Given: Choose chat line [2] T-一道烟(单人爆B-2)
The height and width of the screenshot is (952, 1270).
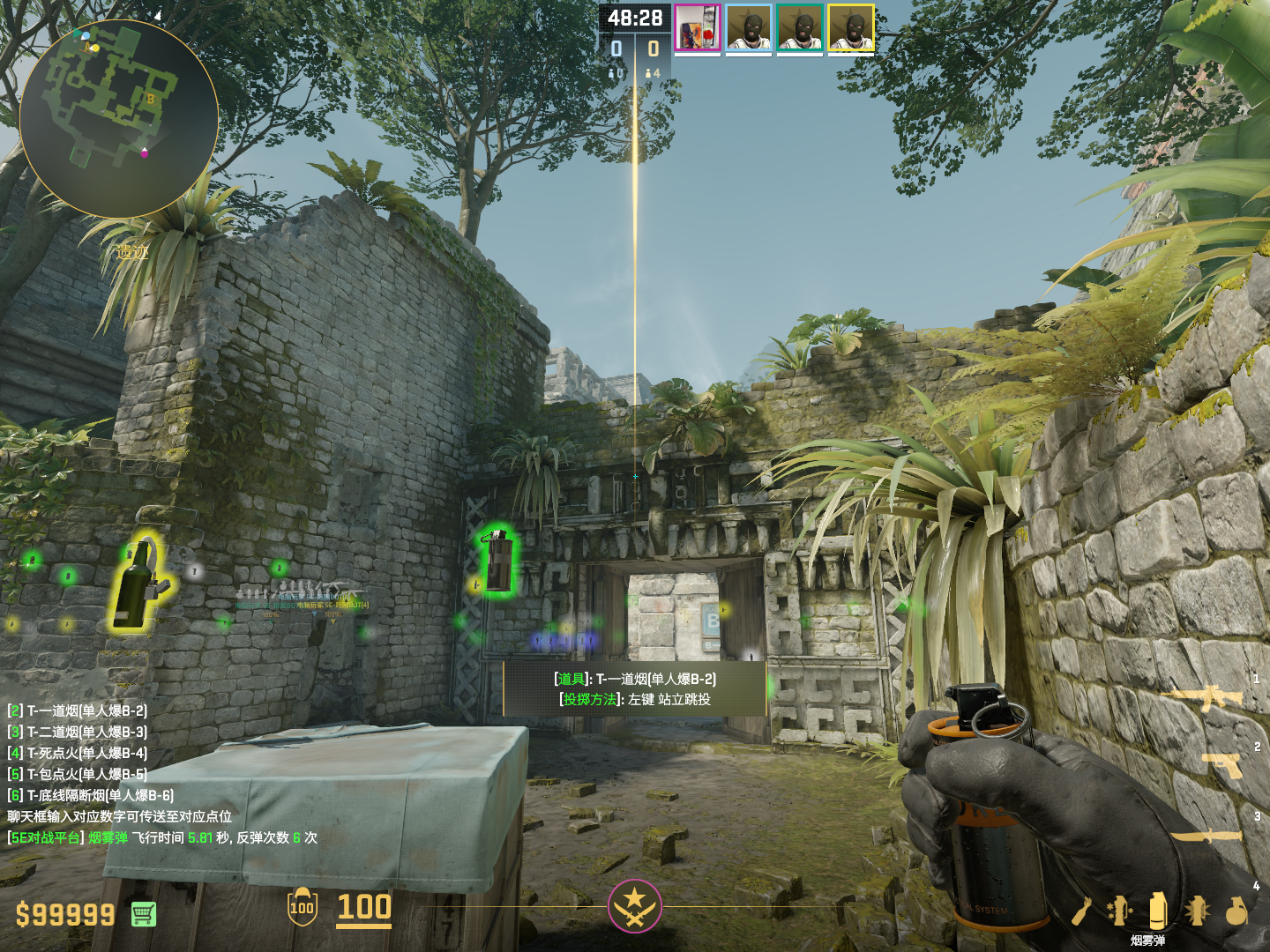Looking at the screenshot, I should point(78,710).
